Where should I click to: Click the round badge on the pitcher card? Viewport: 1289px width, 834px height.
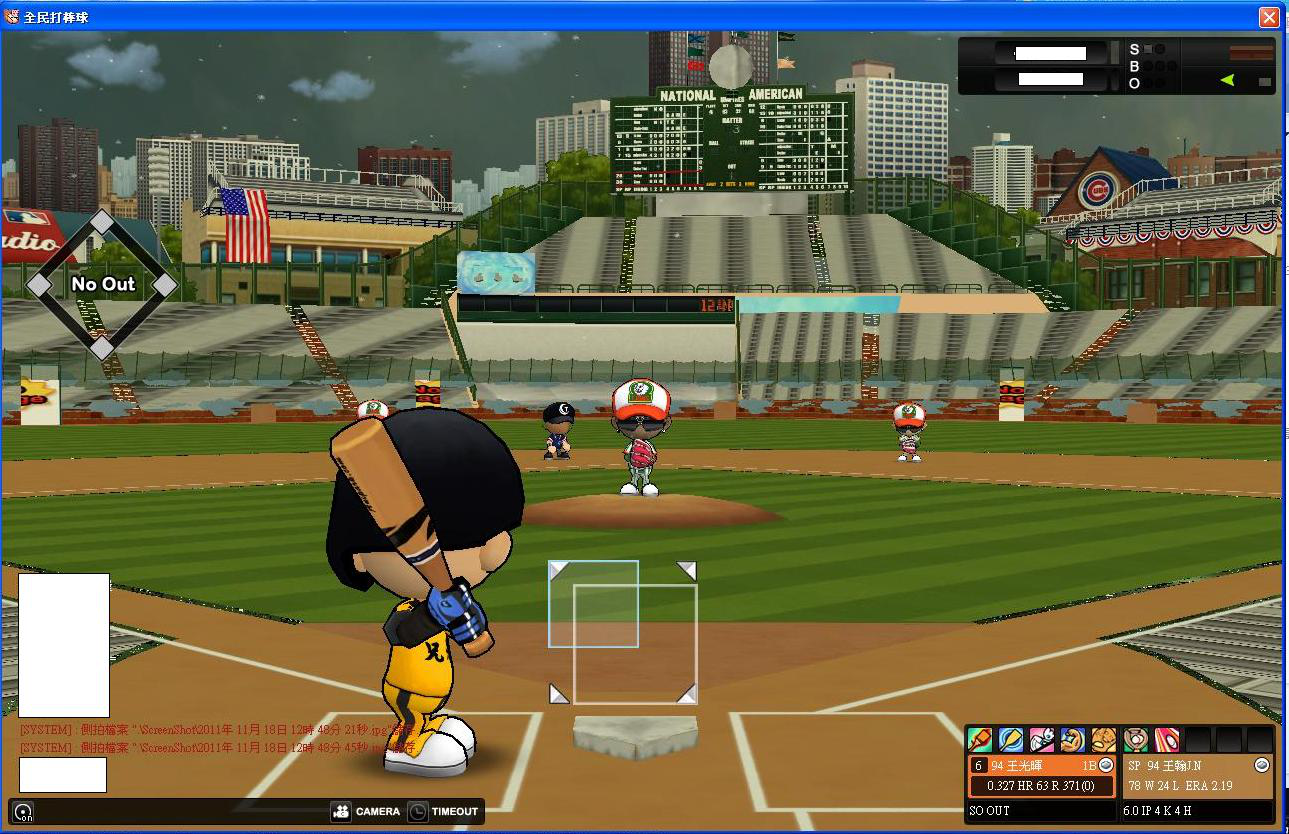[1262, 765]
